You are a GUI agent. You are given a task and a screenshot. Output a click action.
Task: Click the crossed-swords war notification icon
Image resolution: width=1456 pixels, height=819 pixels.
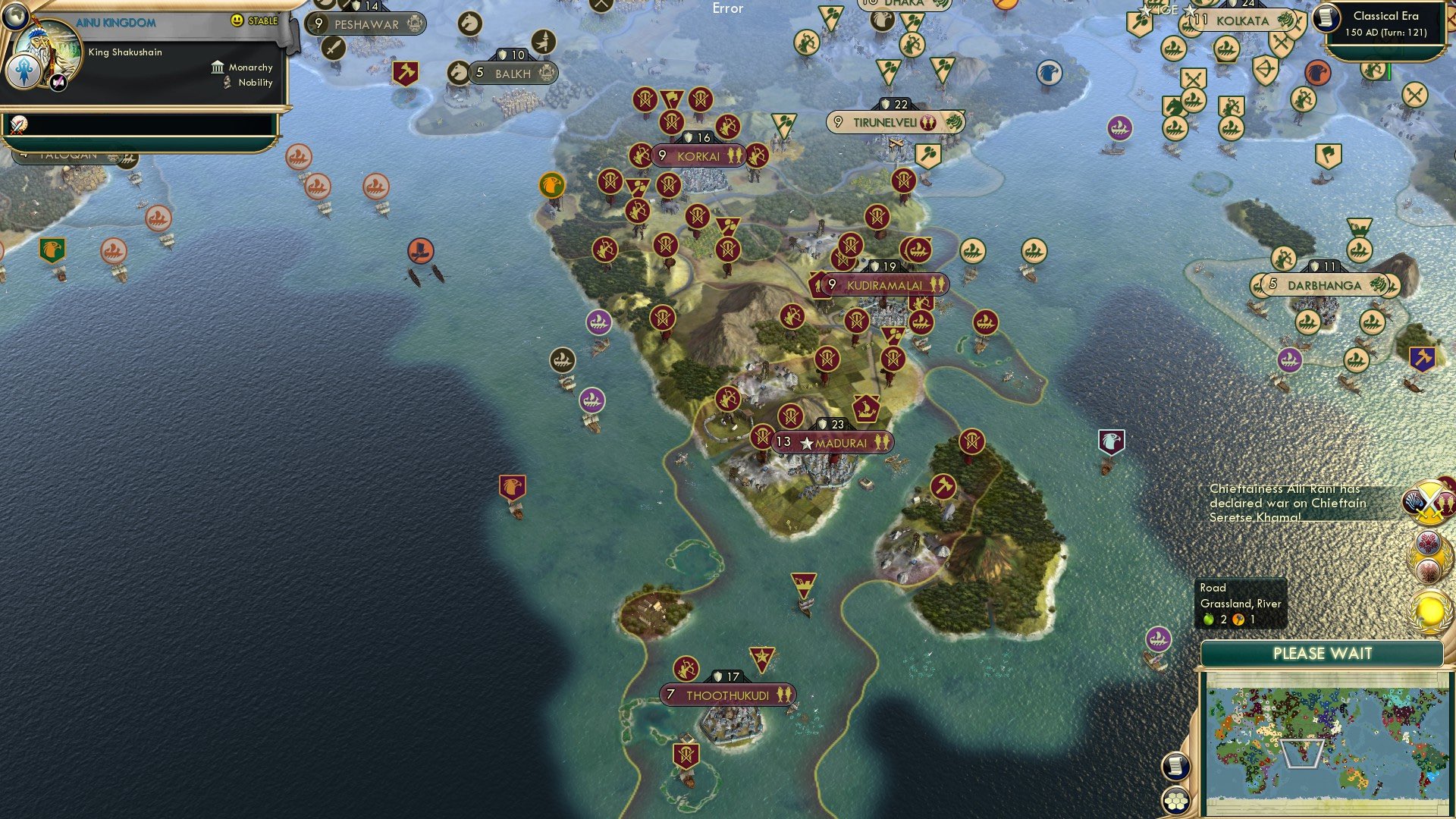coord(1429,502)
